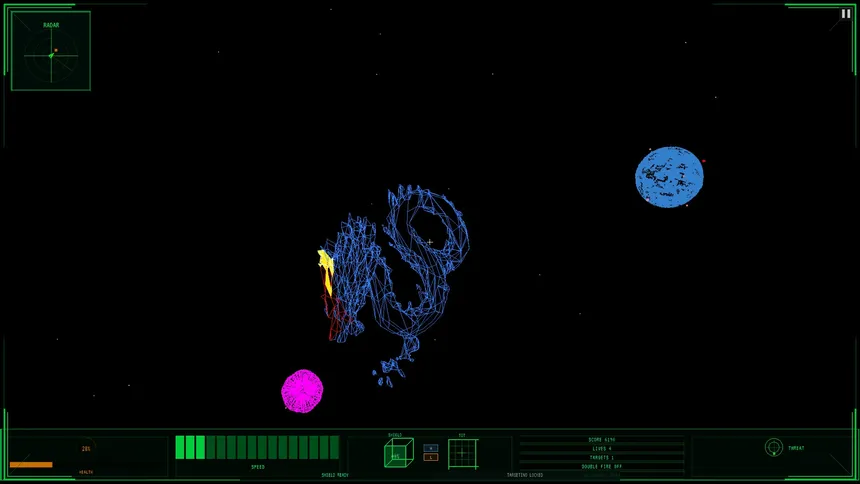The width and height of the screenshot is (860, 484).
Task: Click the radar minimap panel
Action: pyautogui.click(x=51, y=51)
